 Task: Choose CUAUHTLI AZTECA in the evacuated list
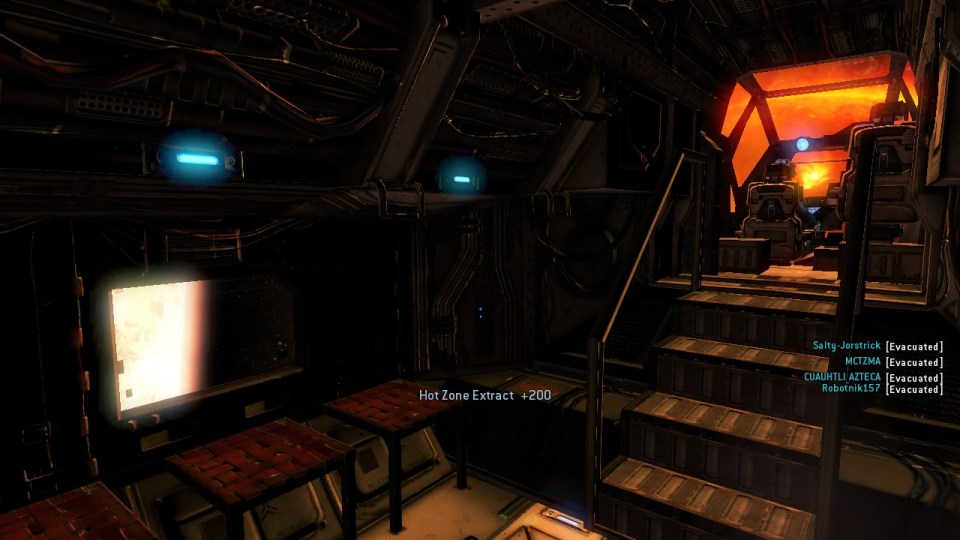[841, 376]
